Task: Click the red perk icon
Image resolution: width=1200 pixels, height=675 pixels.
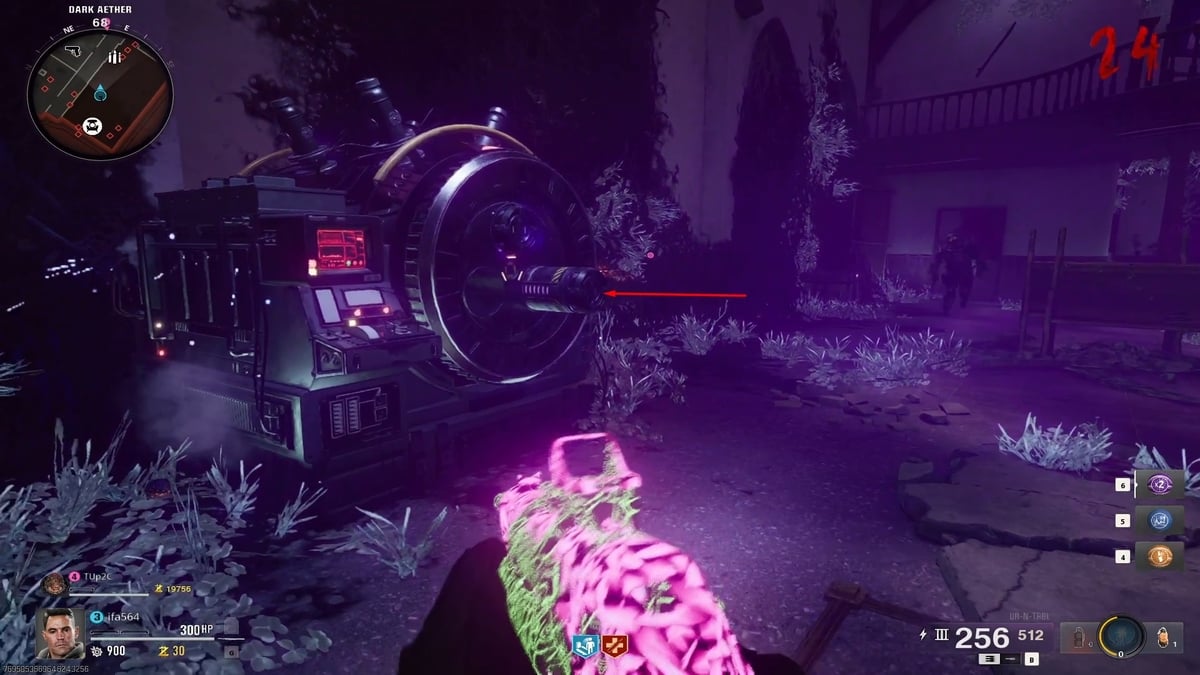Action: [x=613, y=646]
